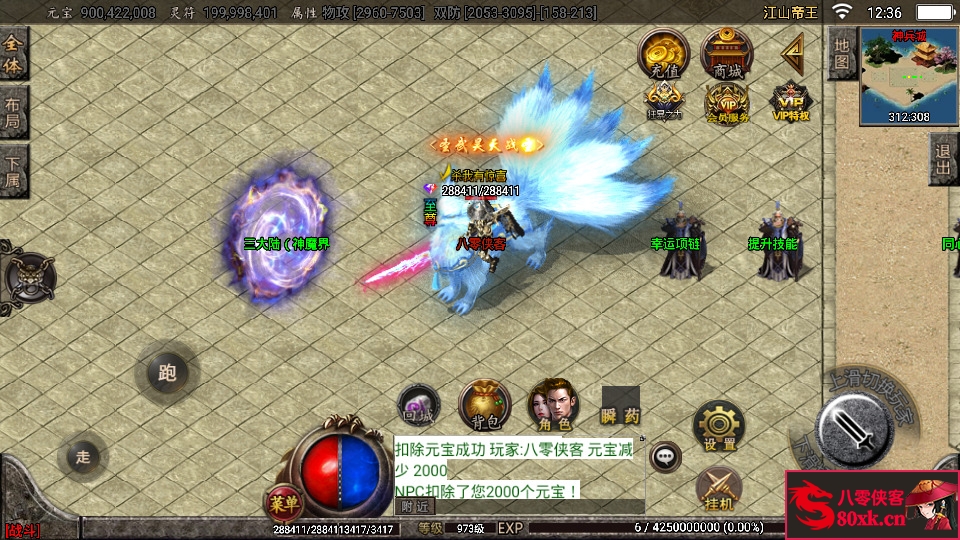Open the 商城 shop
Viewport: 960px width, 540px height.
click(x=727, y=54)
